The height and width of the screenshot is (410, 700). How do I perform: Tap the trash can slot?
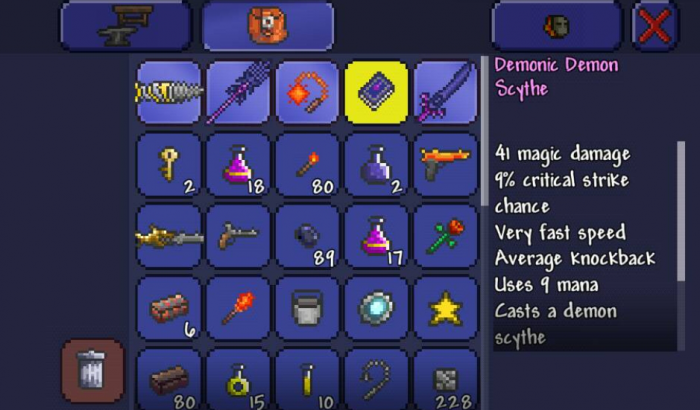(92, 371)
